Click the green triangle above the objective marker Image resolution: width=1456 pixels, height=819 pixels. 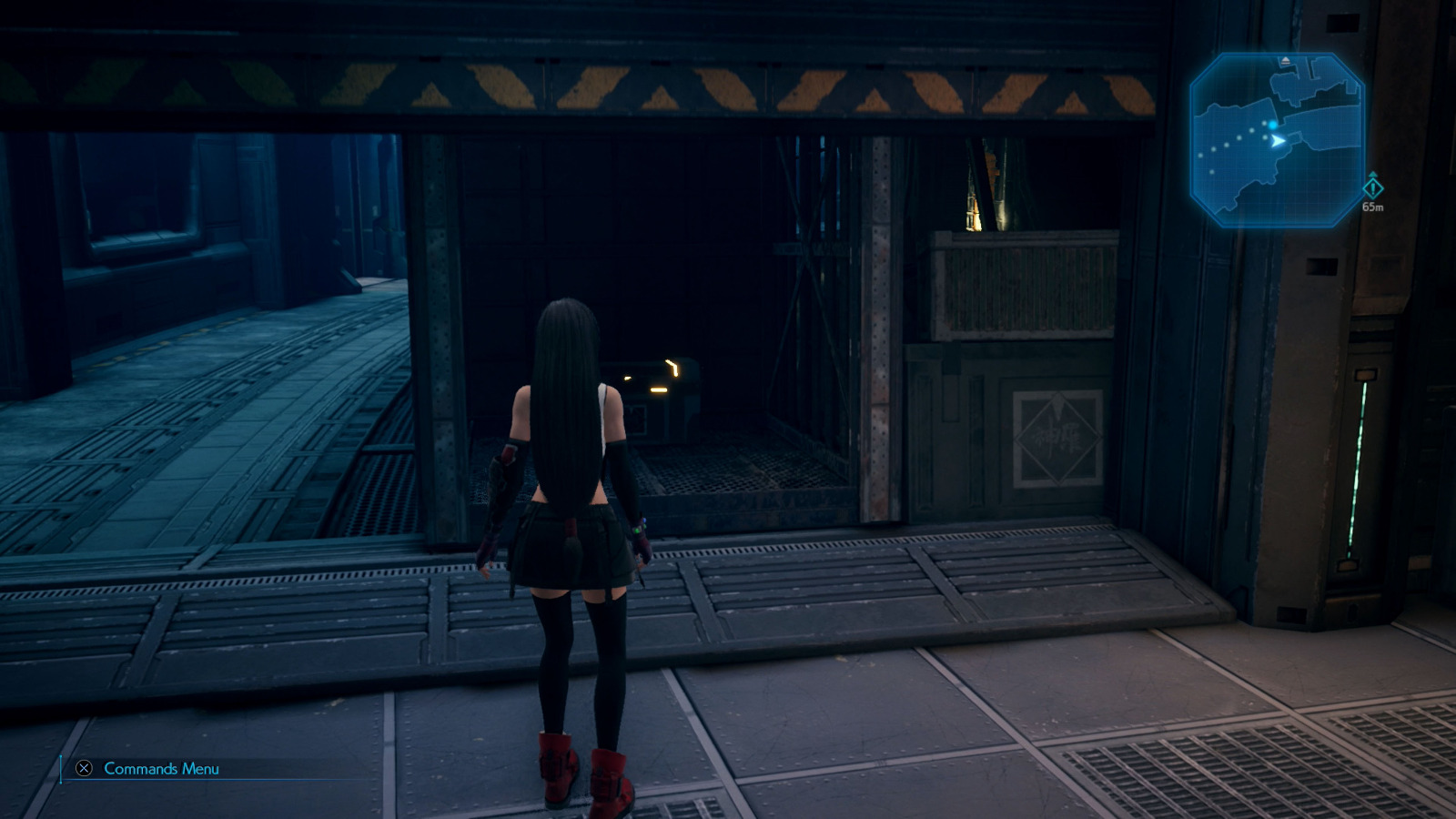coord(1373,175)
